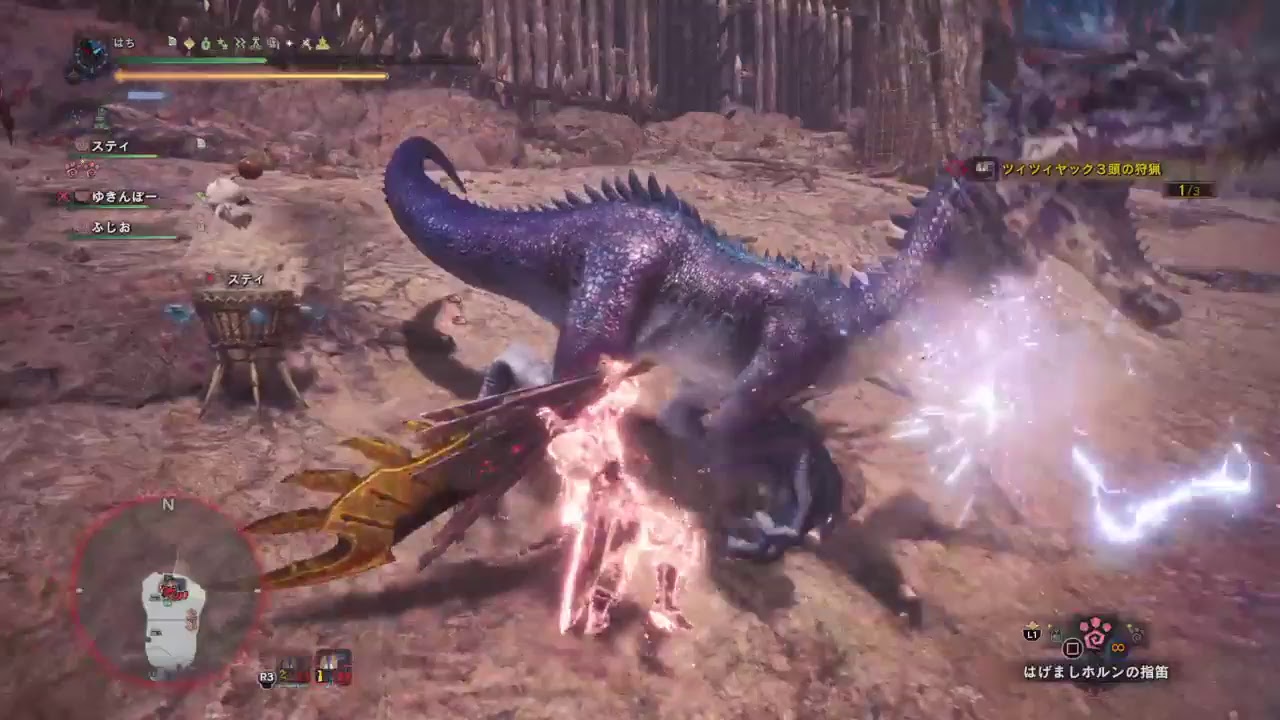1280x720 pixels.
Task: Click the monster head icon on the quest banner
Action: (985, 168)
